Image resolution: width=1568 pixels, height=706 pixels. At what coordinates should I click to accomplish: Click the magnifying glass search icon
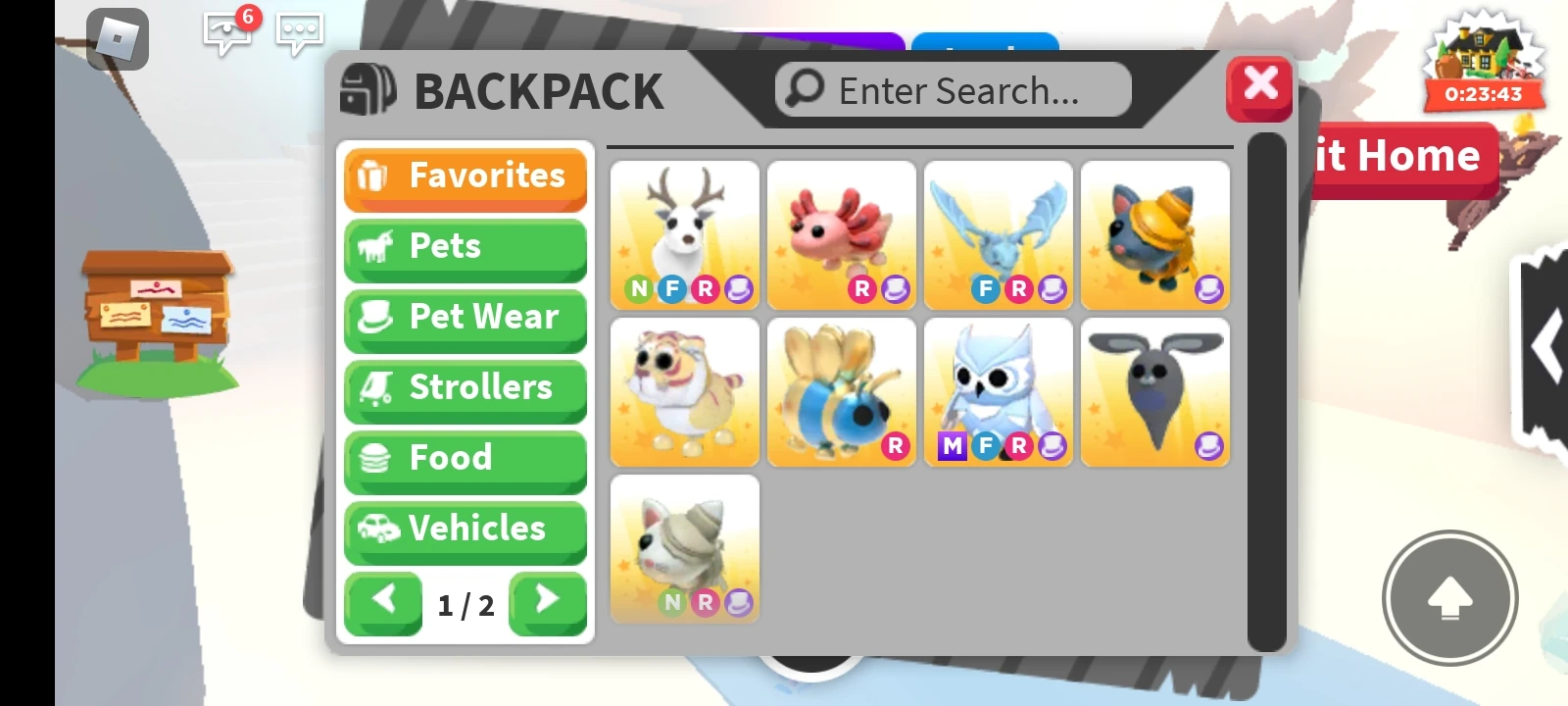point(803,89)
